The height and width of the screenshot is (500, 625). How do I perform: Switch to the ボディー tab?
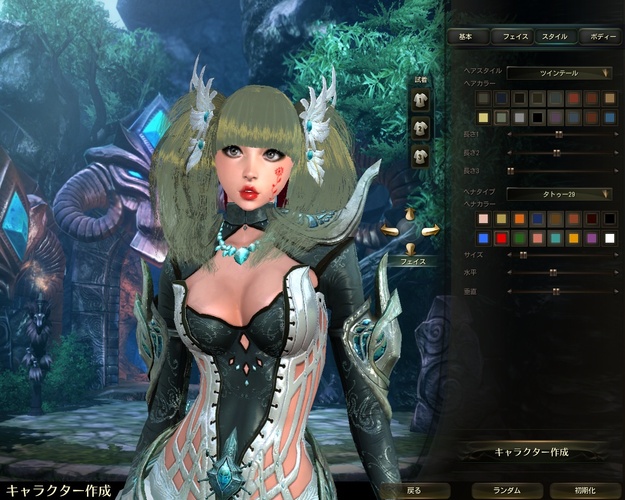[603, 36]
